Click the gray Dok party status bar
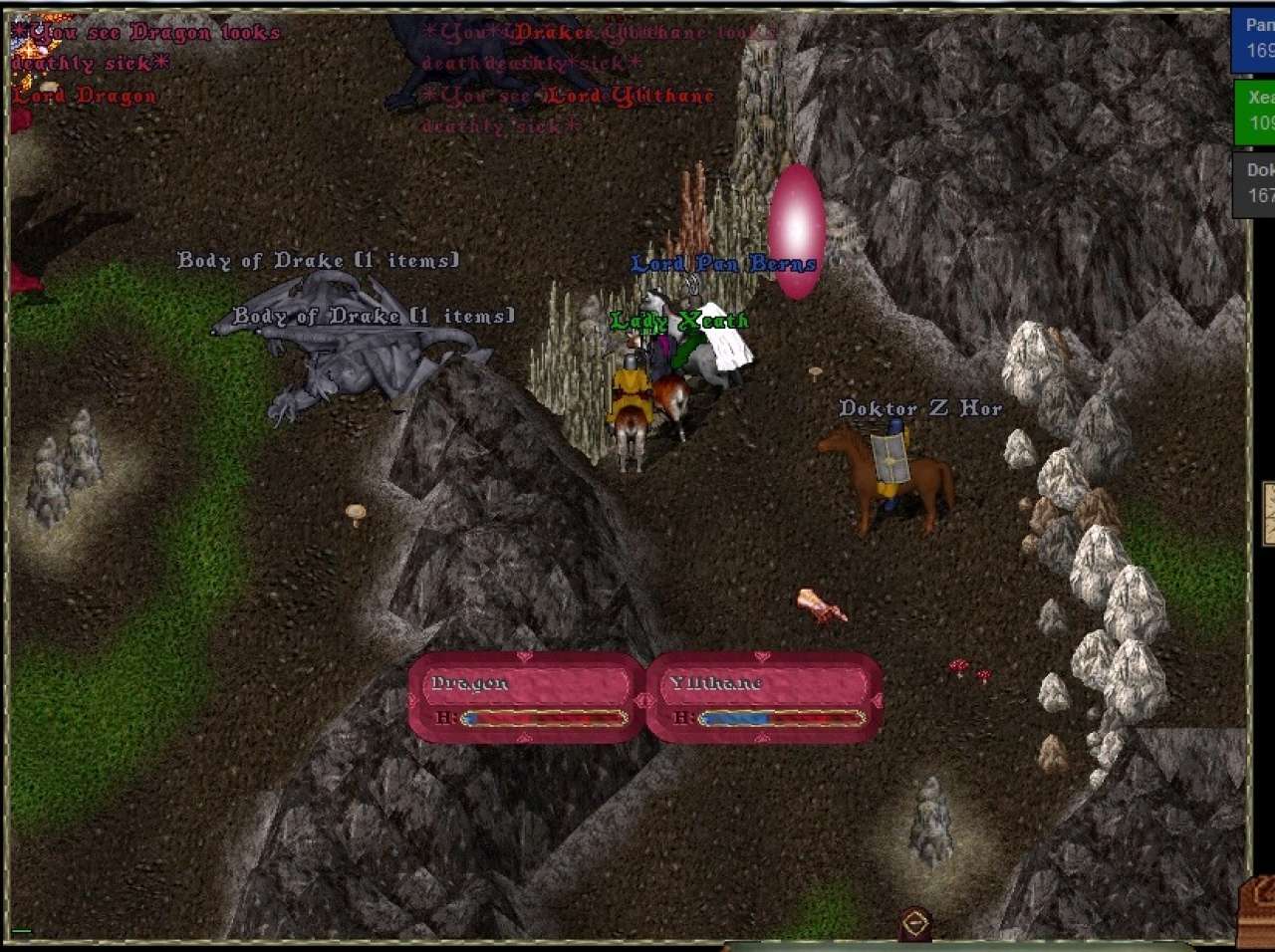Screen dimensions: 1275x952 [1255, 183]
